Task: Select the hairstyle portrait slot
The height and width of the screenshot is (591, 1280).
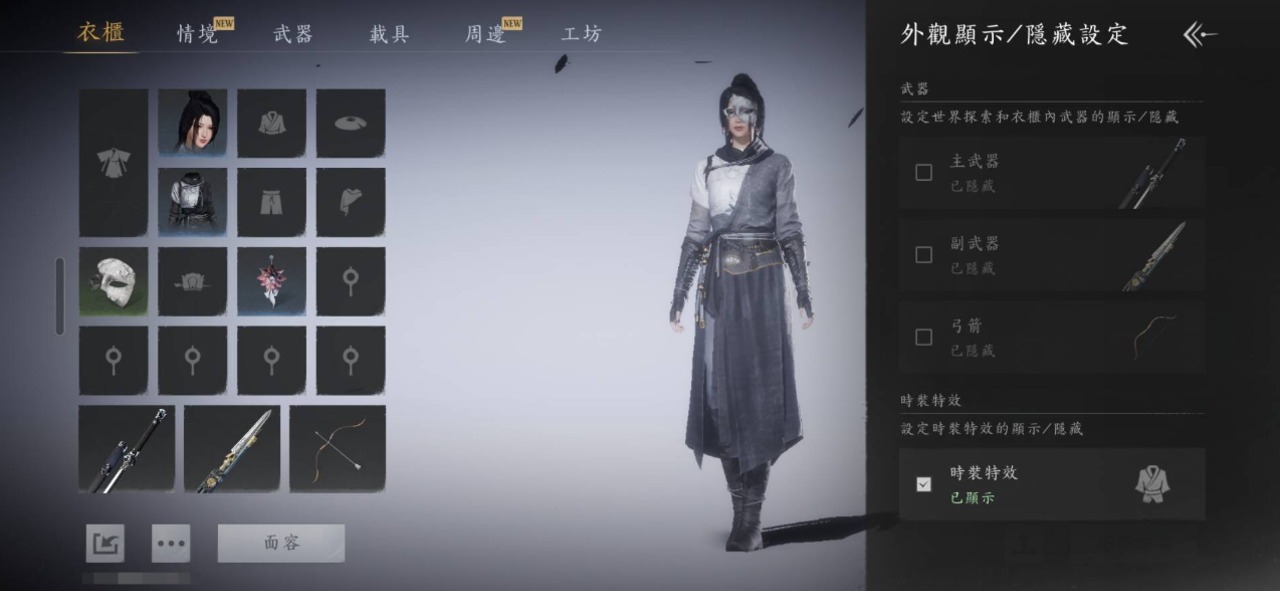Action: pyautogui.click(x=192, y=123)
